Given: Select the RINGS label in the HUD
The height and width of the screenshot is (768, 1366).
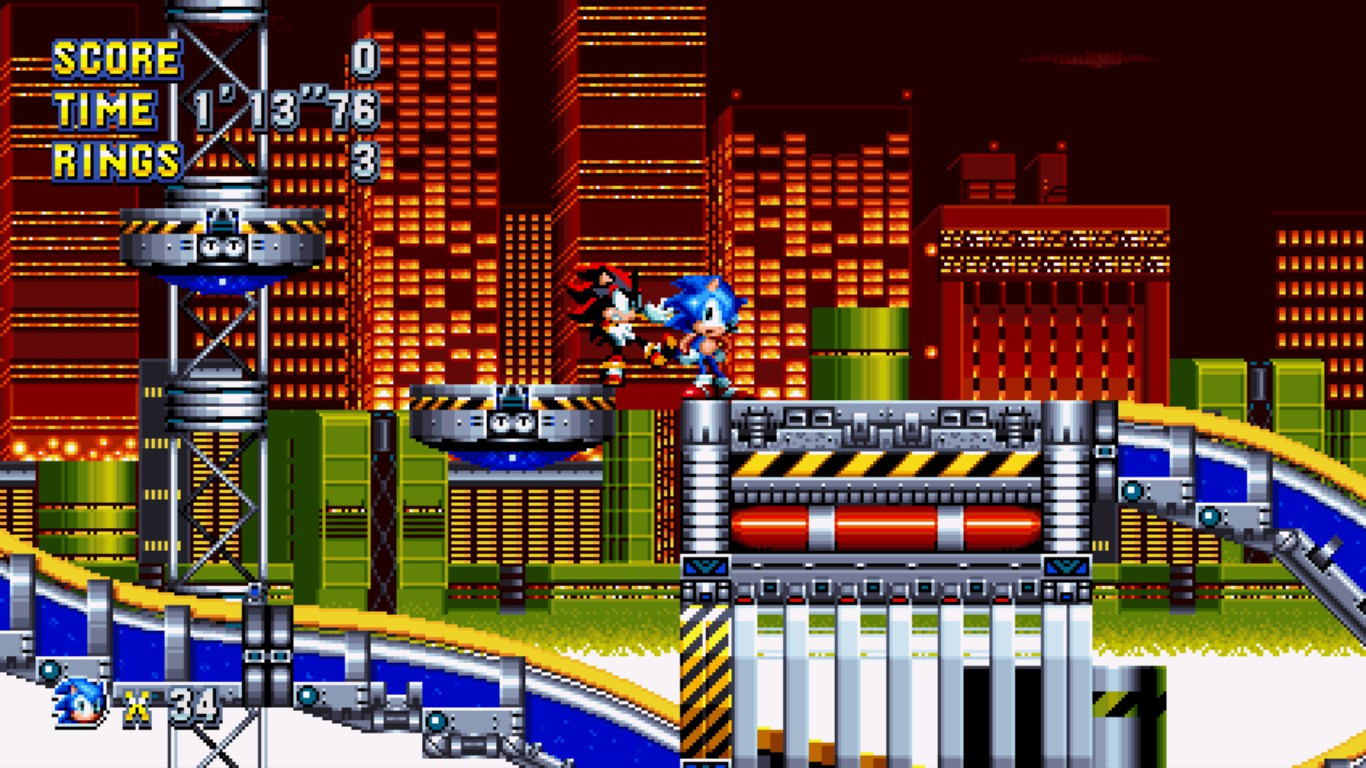Looking at the screenshot, I should coord(115,157).
